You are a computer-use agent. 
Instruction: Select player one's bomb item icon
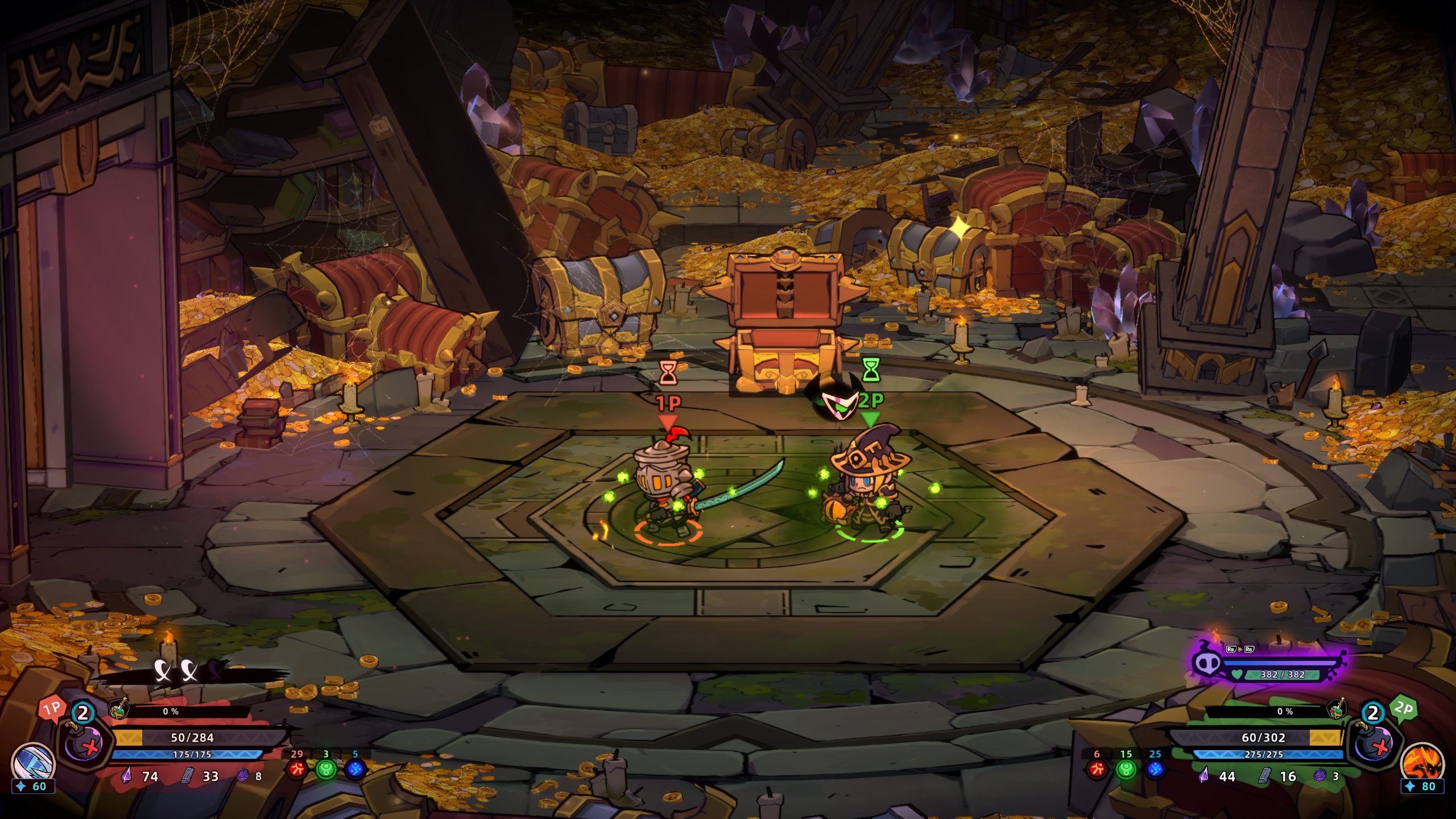click(x=83, y=743)
